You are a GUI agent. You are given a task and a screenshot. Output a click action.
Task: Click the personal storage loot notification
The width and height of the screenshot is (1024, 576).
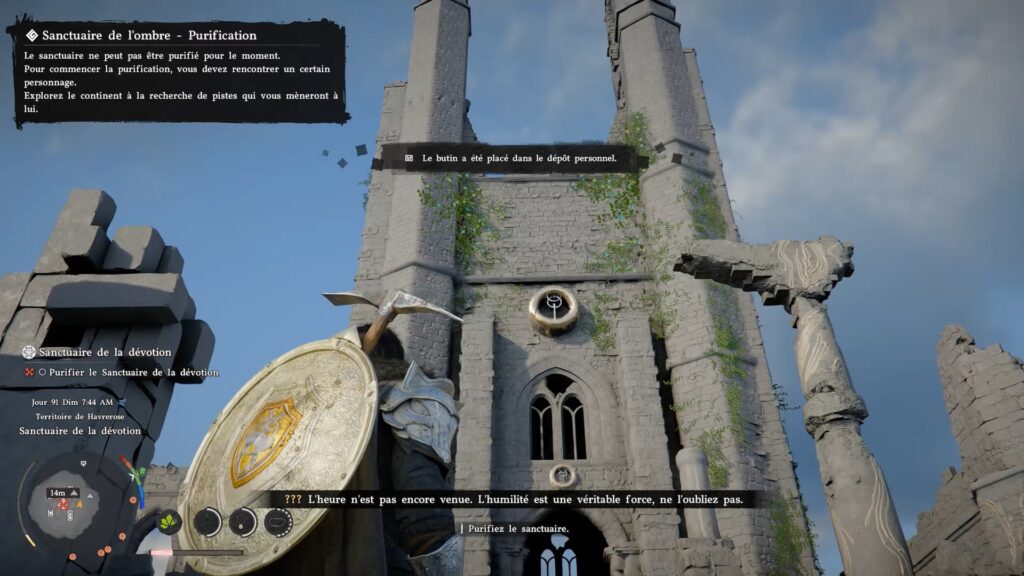point(510,158)
